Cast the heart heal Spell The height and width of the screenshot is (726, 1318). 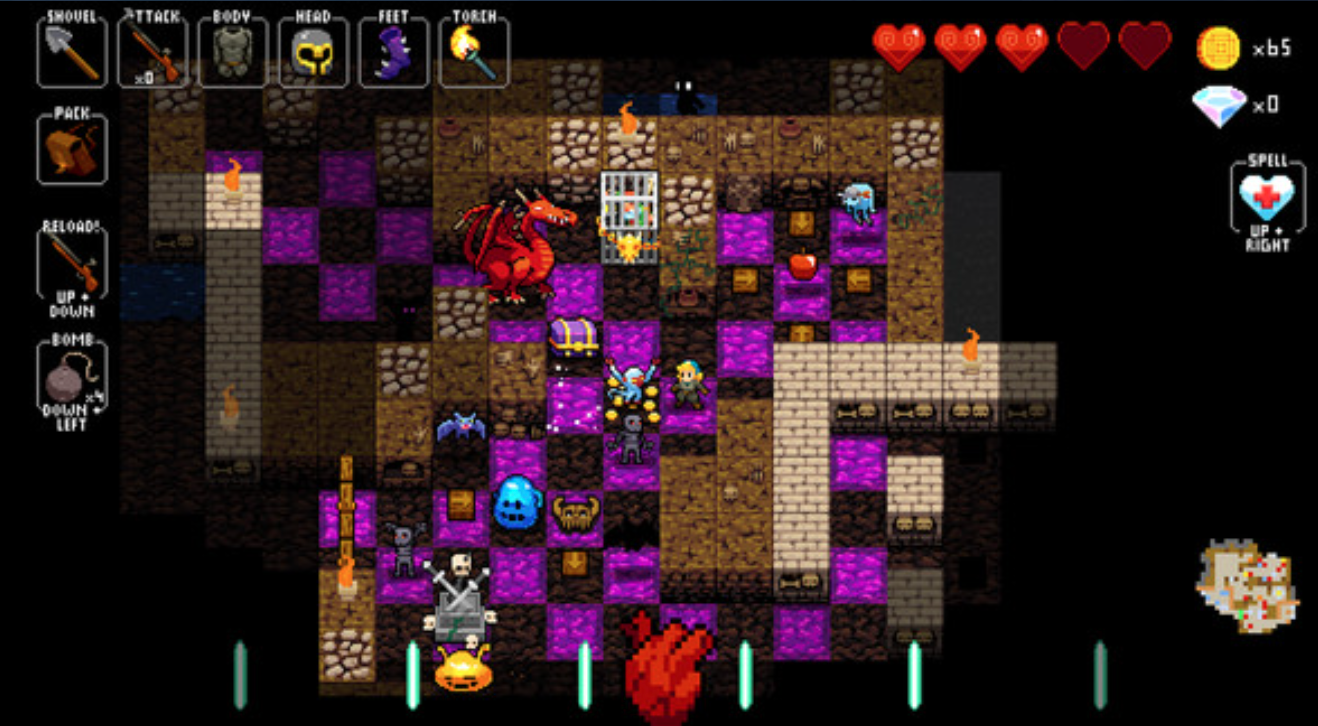[1266, 200]
